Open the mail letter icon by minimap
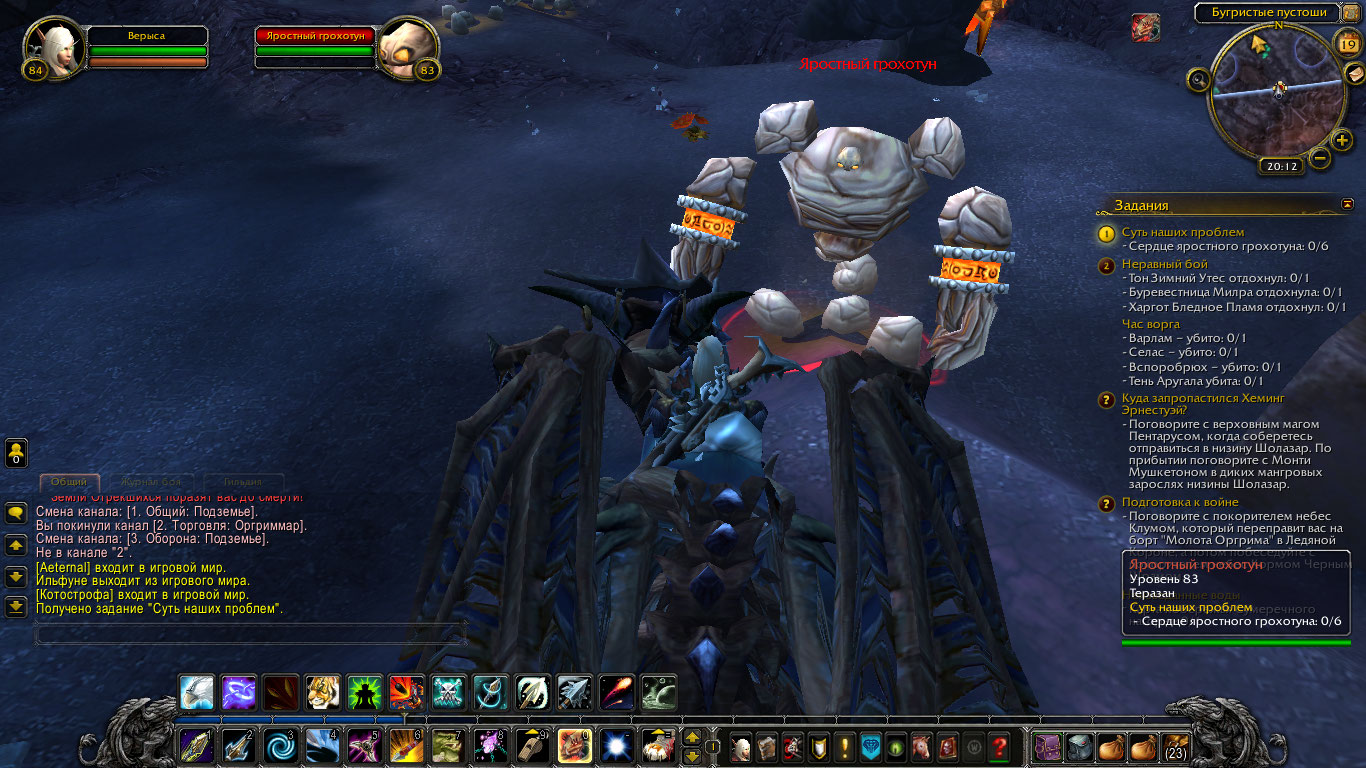The height and width of the screenshot is (768, 1366). point(1354,74)
